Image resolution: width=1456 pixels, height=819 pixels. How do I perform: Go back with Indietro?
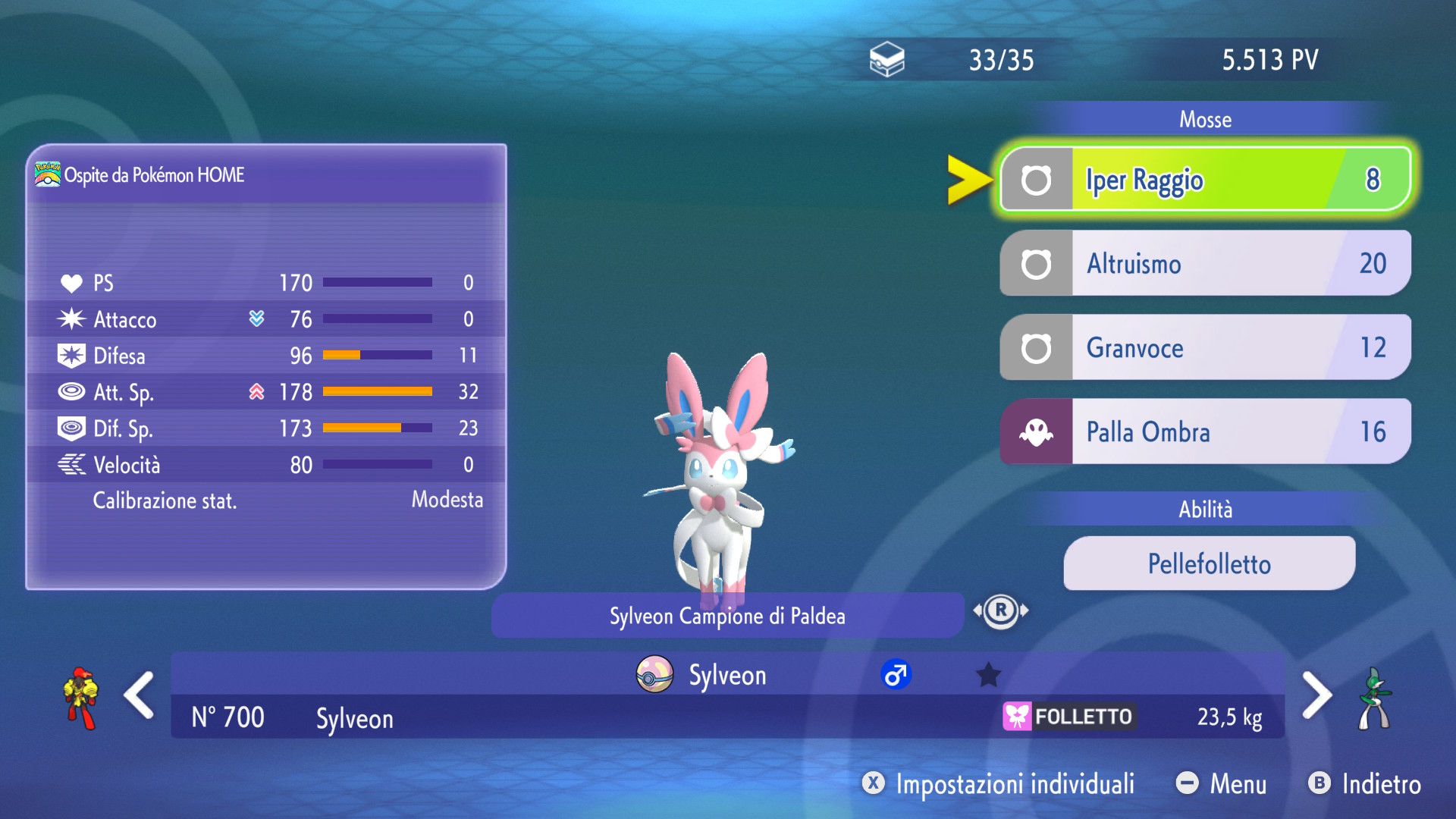(1365, 784)
